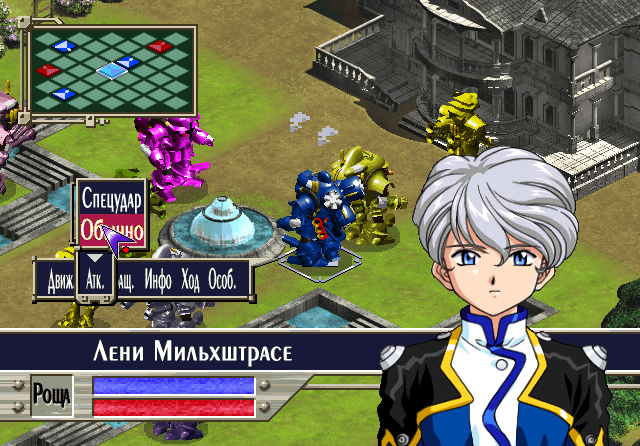This screenshot has width=640, height=446.
Task: Choose the Спецудар attack option
Action: tap(111, 198)
